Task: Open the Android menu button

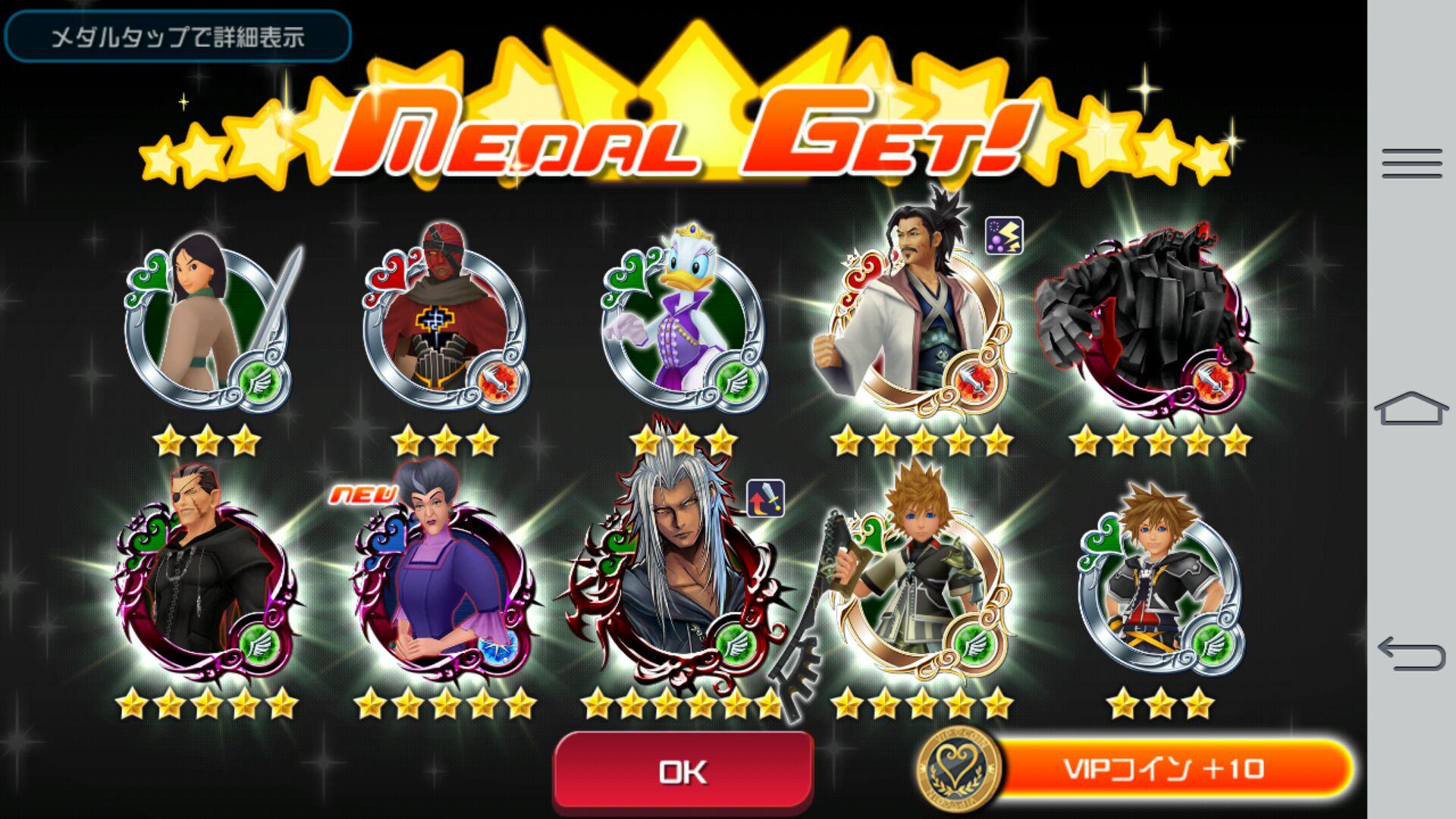Action: click(x=1411, y=164)
